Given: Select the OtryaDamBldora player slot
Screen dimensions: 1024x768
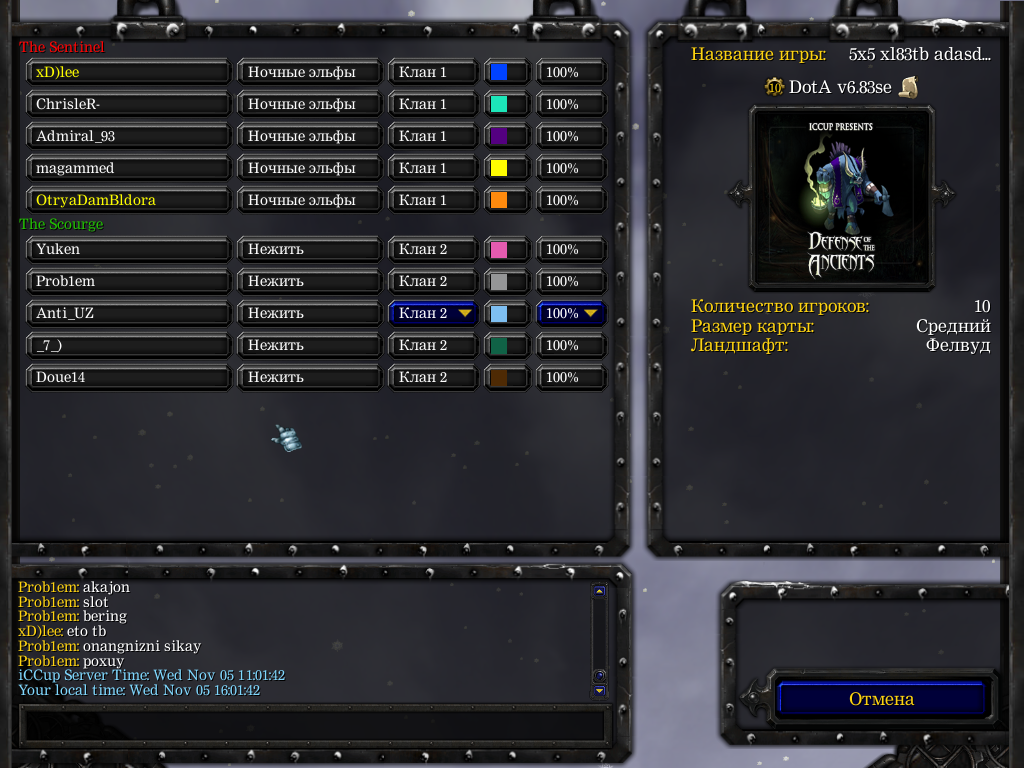Looking at the screenshot, I should pos(128,200).
